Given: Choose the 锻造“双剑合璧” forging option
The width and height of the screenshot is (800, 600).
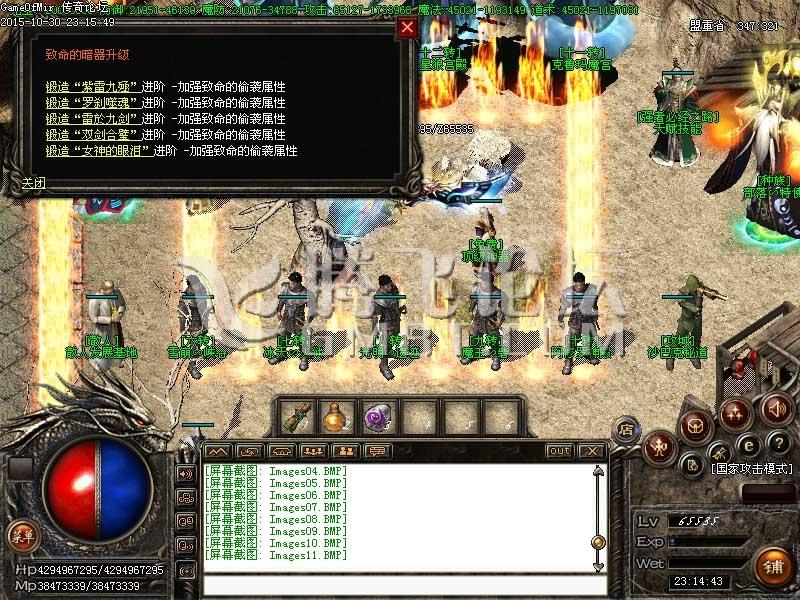Looking at the screenshot, I should (x=93, y=135).
